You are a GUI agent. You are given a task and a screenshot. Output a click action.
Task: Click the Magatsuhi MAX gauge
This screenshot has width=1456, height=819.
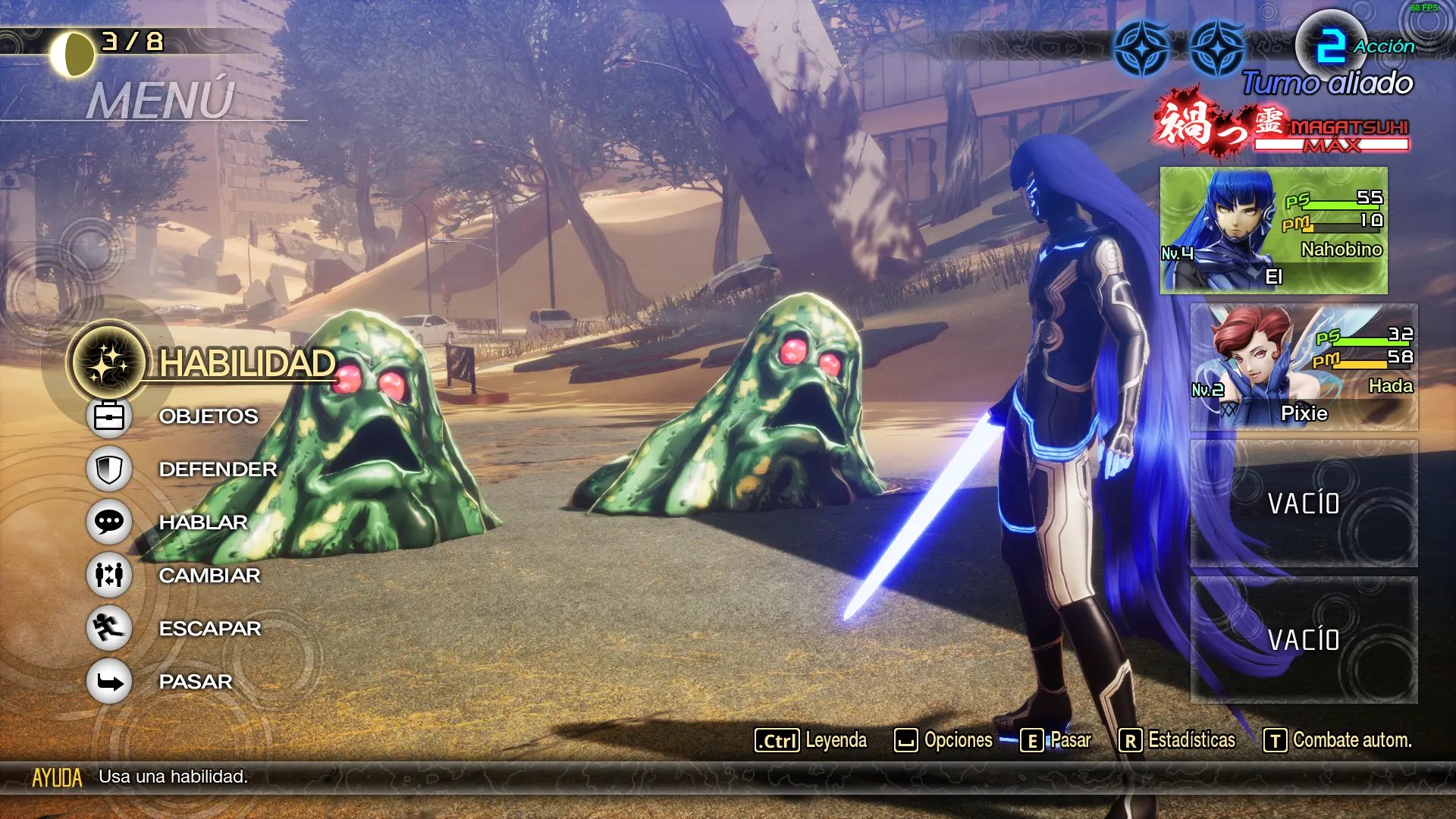pyautogui.click(x=1331, y=136)
